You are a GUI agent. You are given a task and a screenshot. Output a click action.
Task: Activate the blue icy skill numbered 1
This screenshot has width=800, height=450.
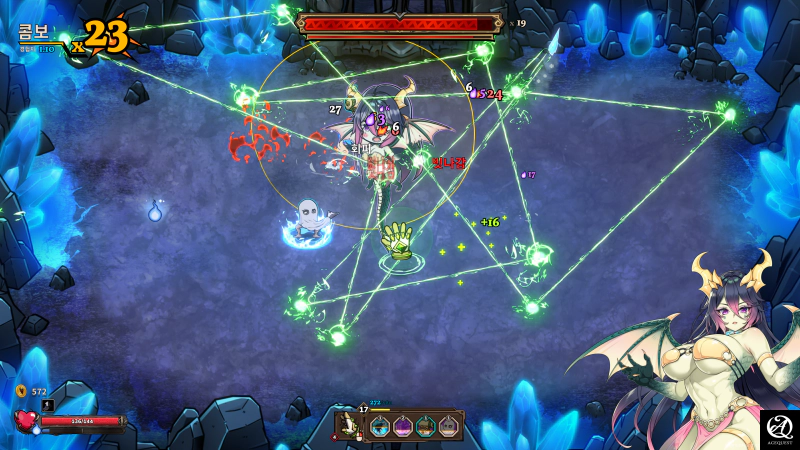click(380, 427)
